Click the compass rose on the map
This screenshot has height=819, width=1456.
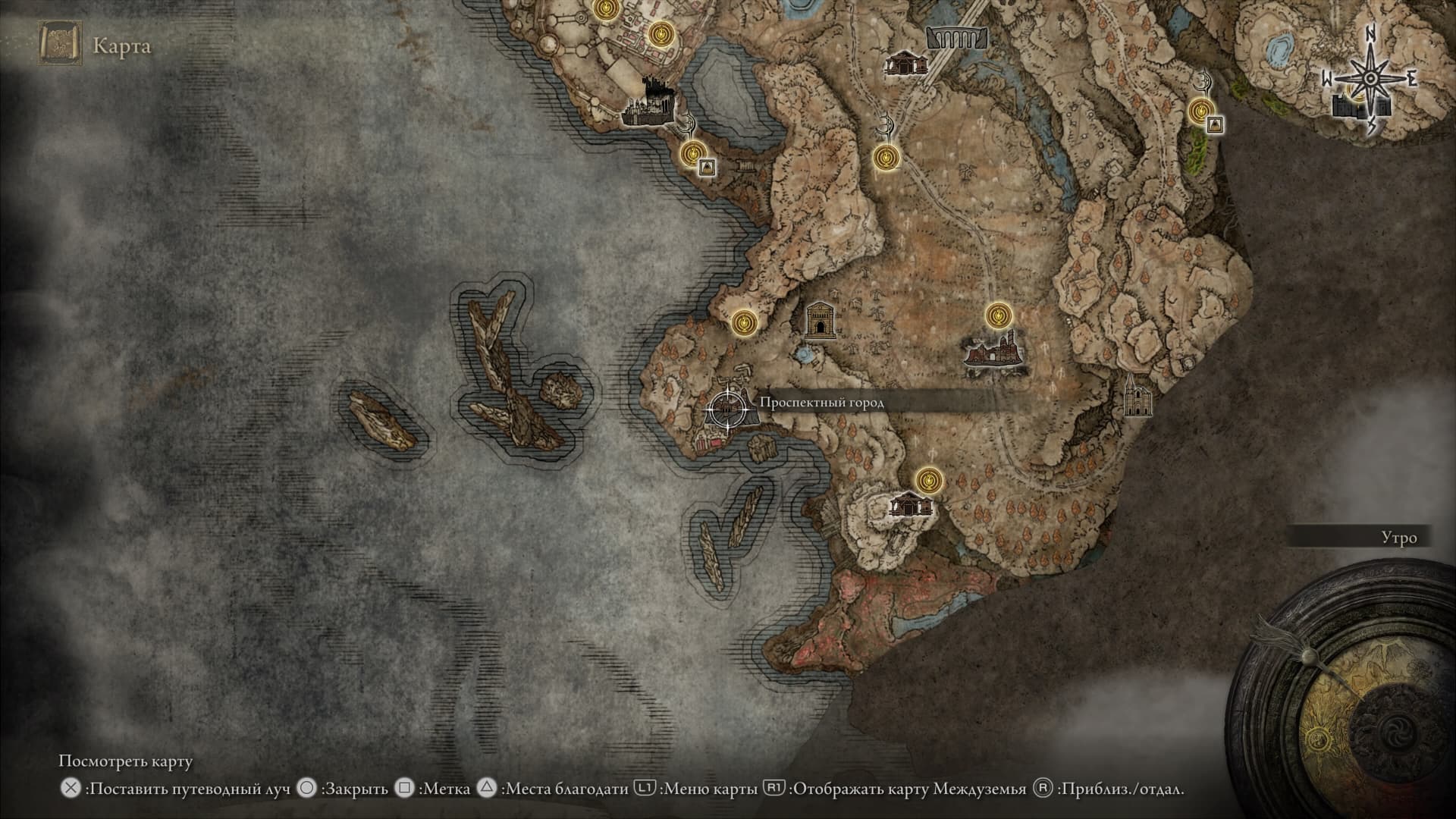1370,80
